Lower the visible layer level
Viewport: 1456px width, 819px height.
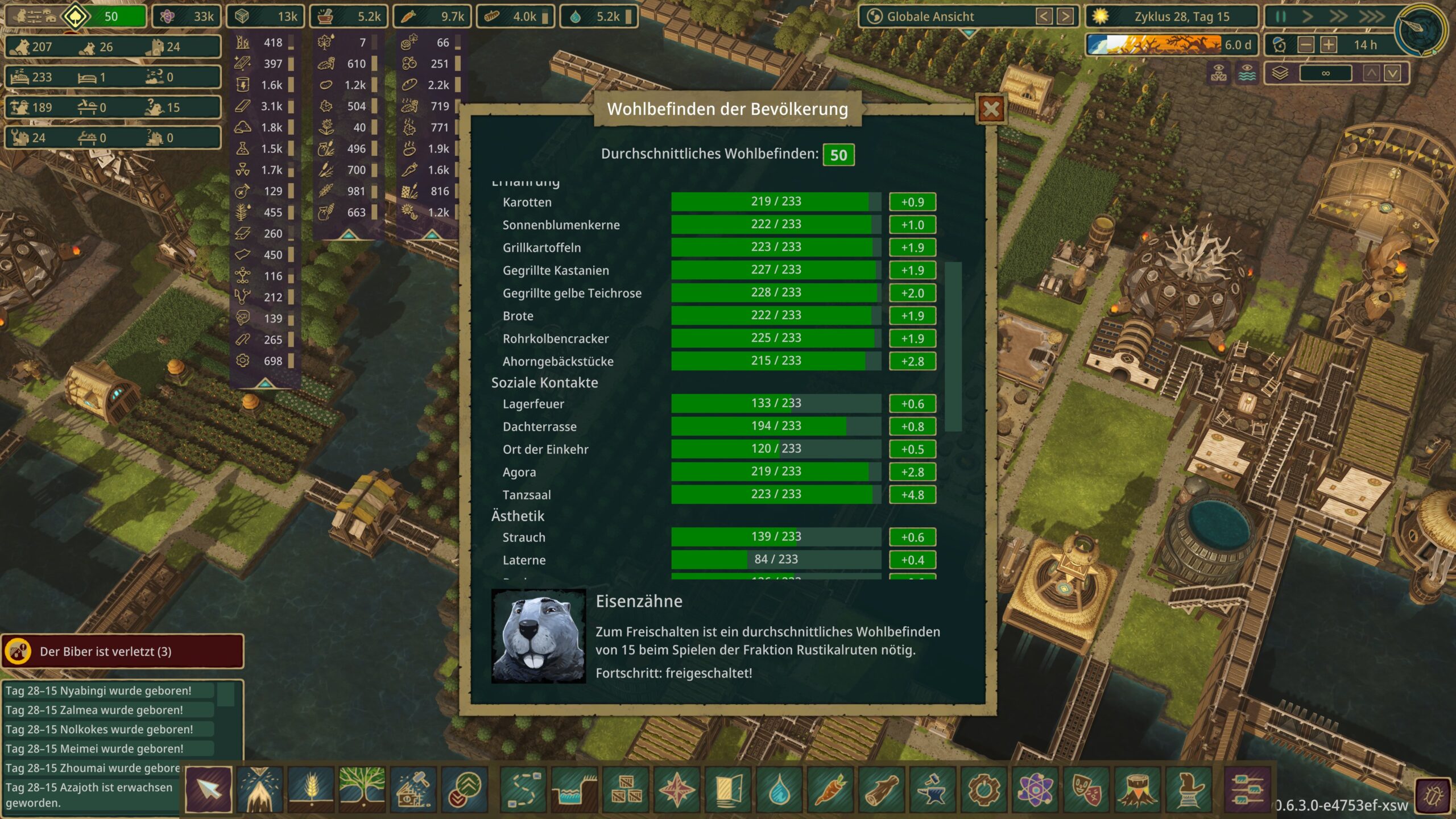tap(1392, 73)
